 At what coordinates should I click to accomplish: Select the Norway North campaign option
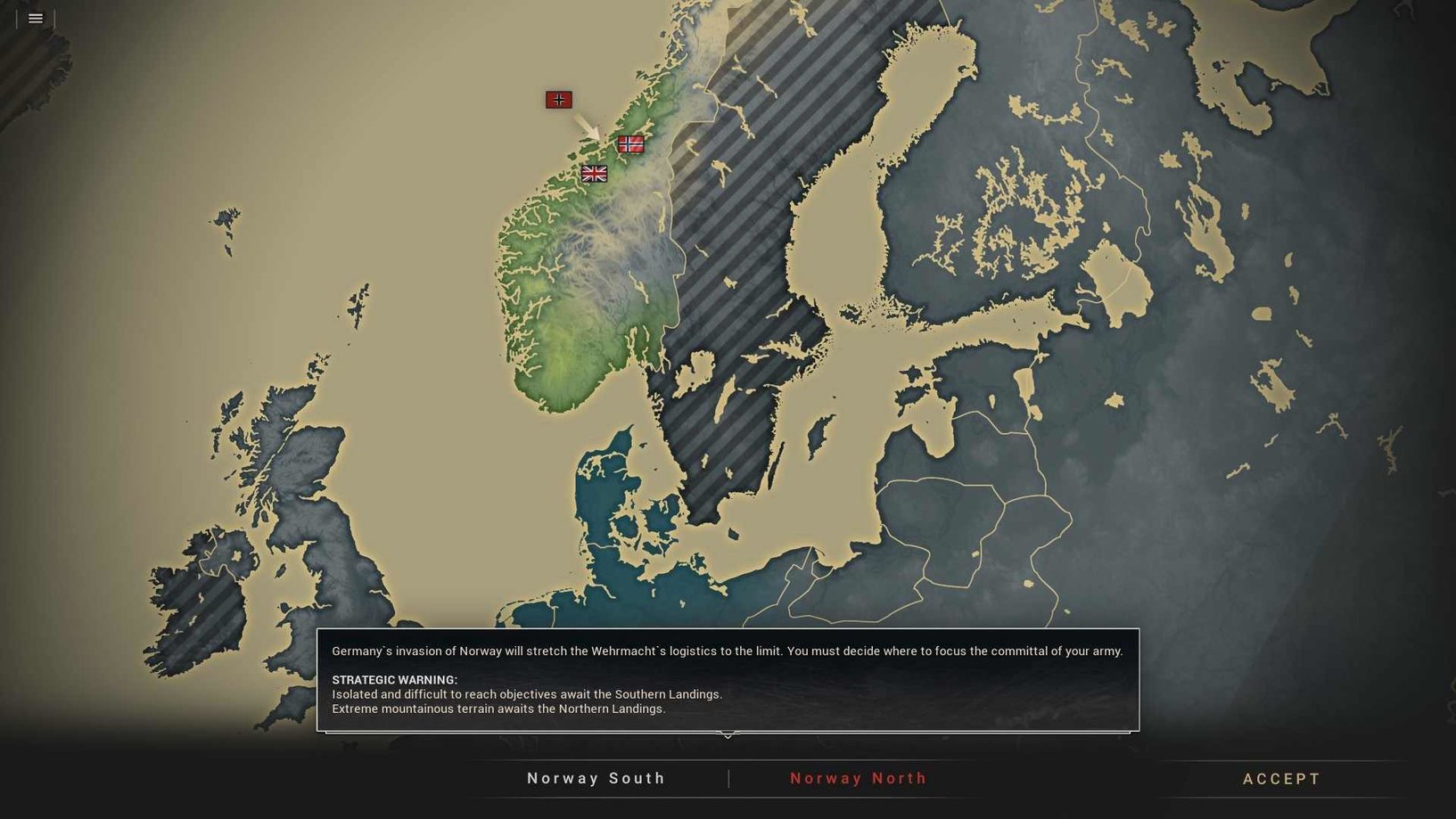(859, 778)
